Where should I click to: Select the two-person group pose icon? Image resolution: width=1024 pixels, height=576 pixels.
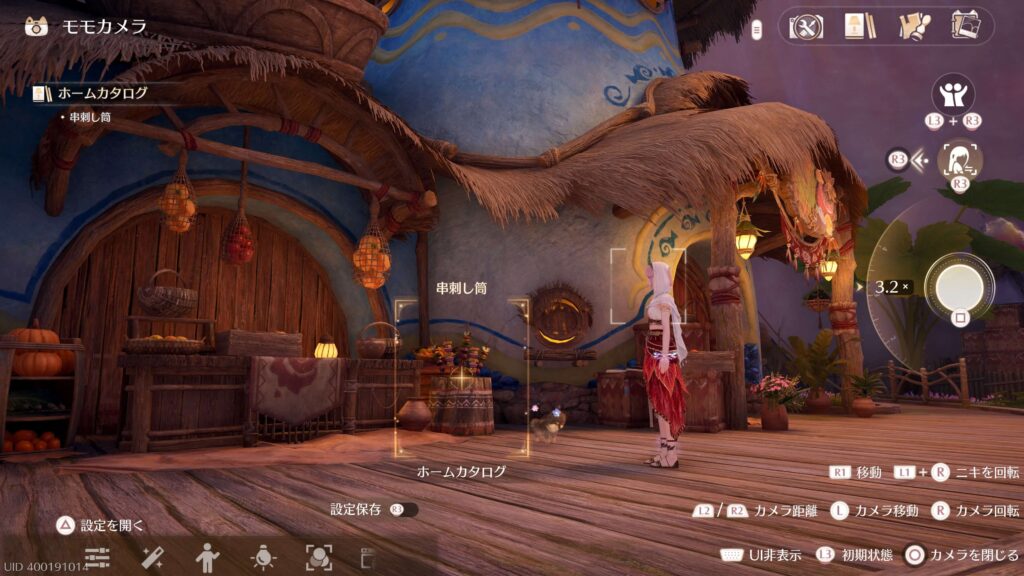click(x=953, y=94)
